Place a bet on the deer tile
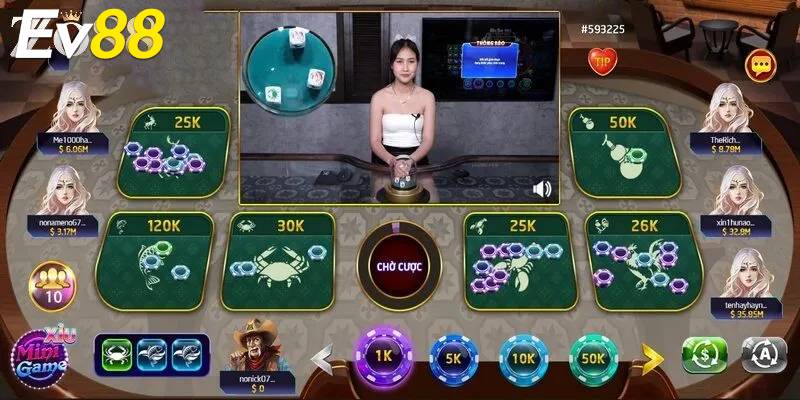The image size is (800, 400). click(x=174, y=152)
